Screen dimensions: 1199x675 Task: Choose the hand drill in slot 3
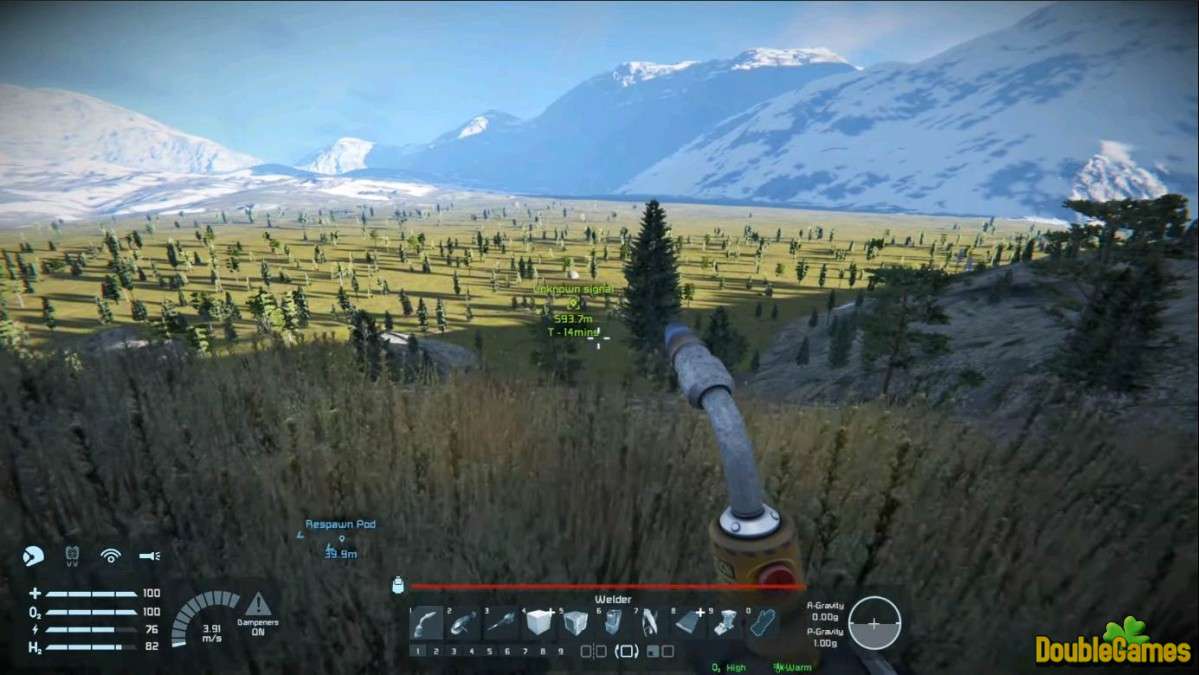pos(501,623)
